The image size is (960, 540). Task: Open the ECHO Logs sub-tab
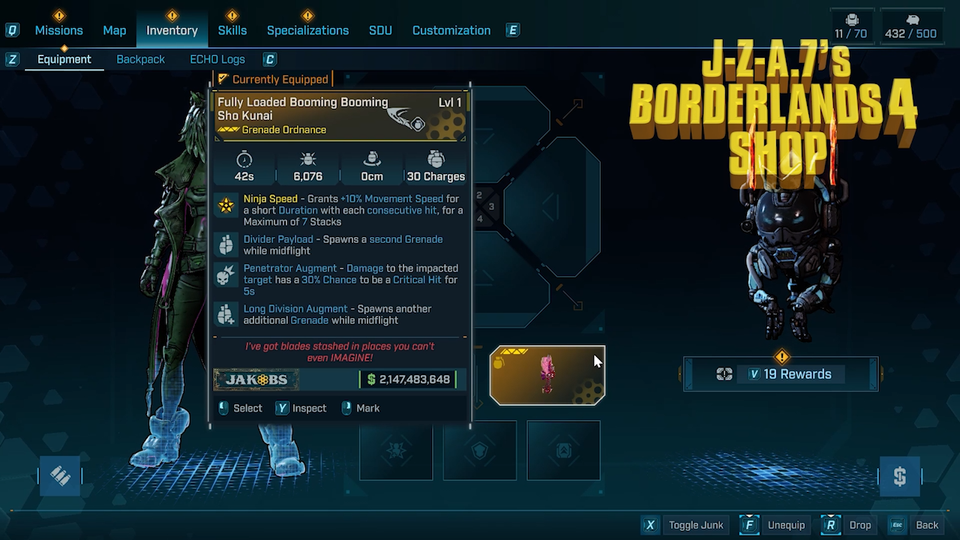[x=217, y=59]
